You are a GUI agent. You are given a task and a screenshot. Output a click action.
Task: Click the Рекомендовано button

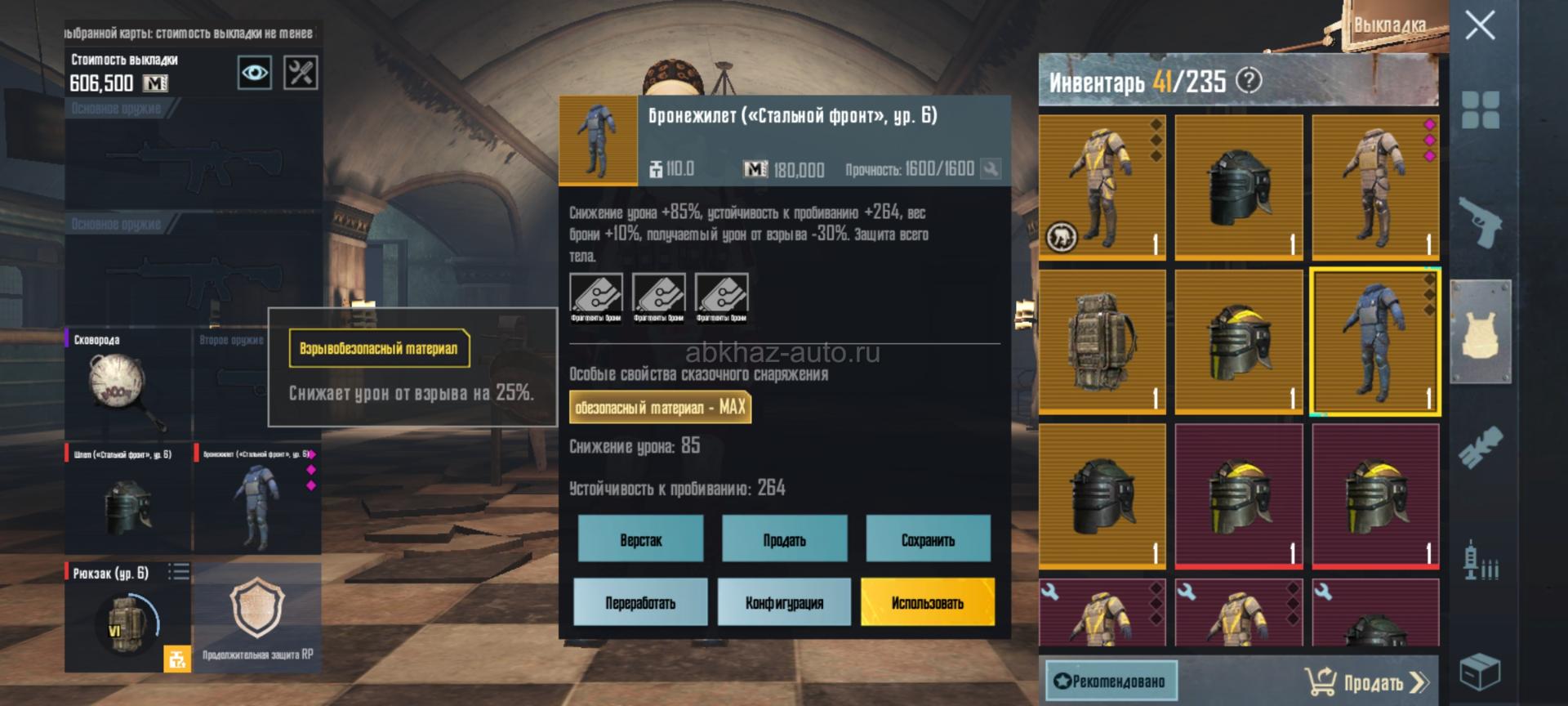click(1111, 681)
